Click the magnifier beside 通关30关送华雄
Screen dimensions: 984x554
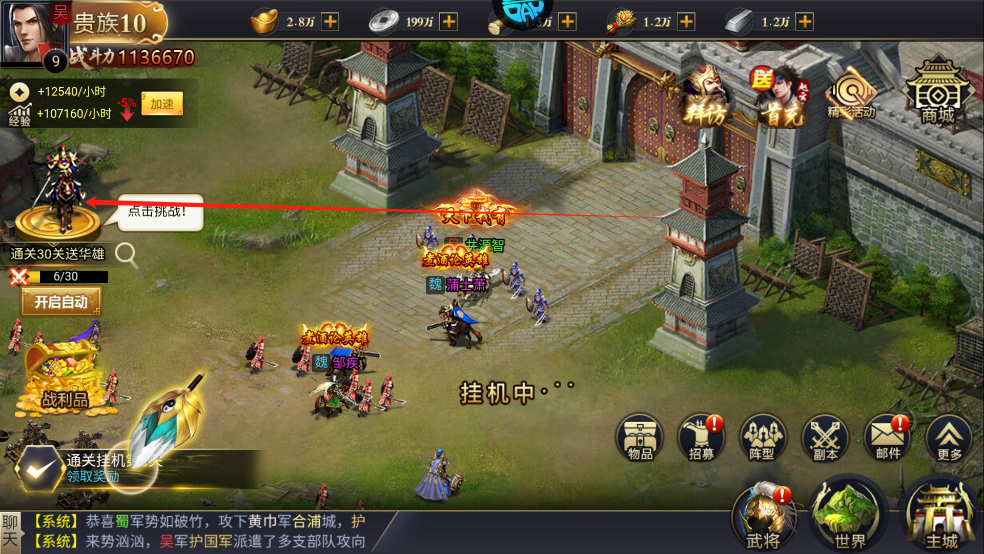[x=126, y=255]
